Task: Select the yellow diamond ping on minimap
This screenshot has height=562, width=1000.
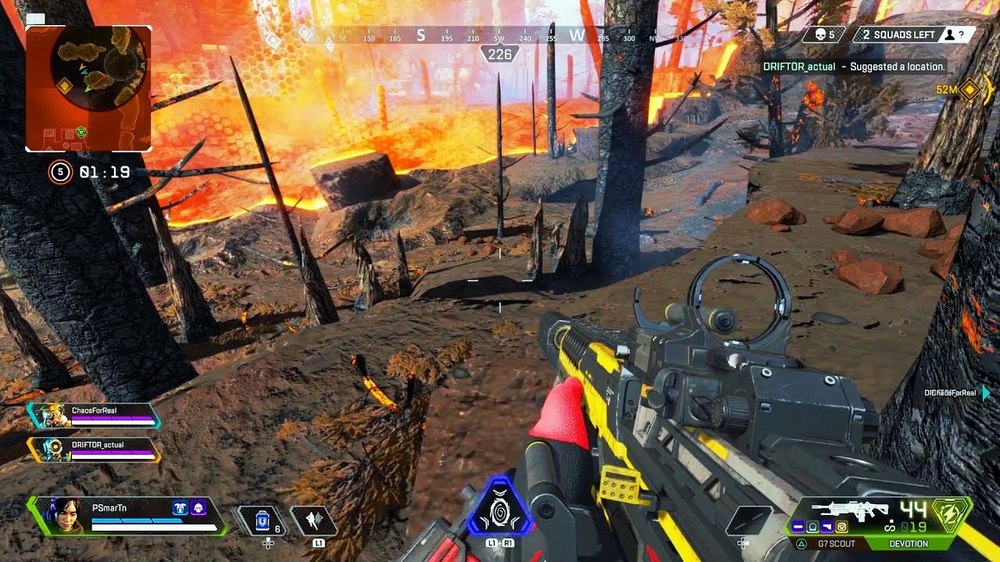Action: tap(64, 87)
